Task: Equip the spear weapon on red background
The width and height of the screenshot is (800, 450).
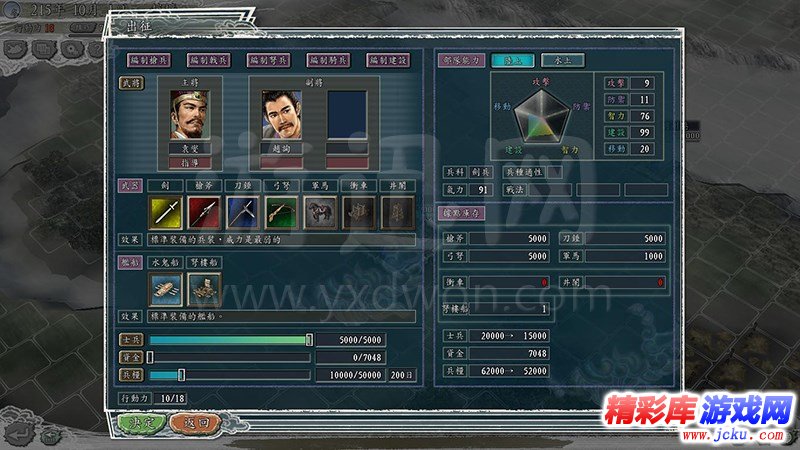Action: pyautogui.click(x=204, y=212)
